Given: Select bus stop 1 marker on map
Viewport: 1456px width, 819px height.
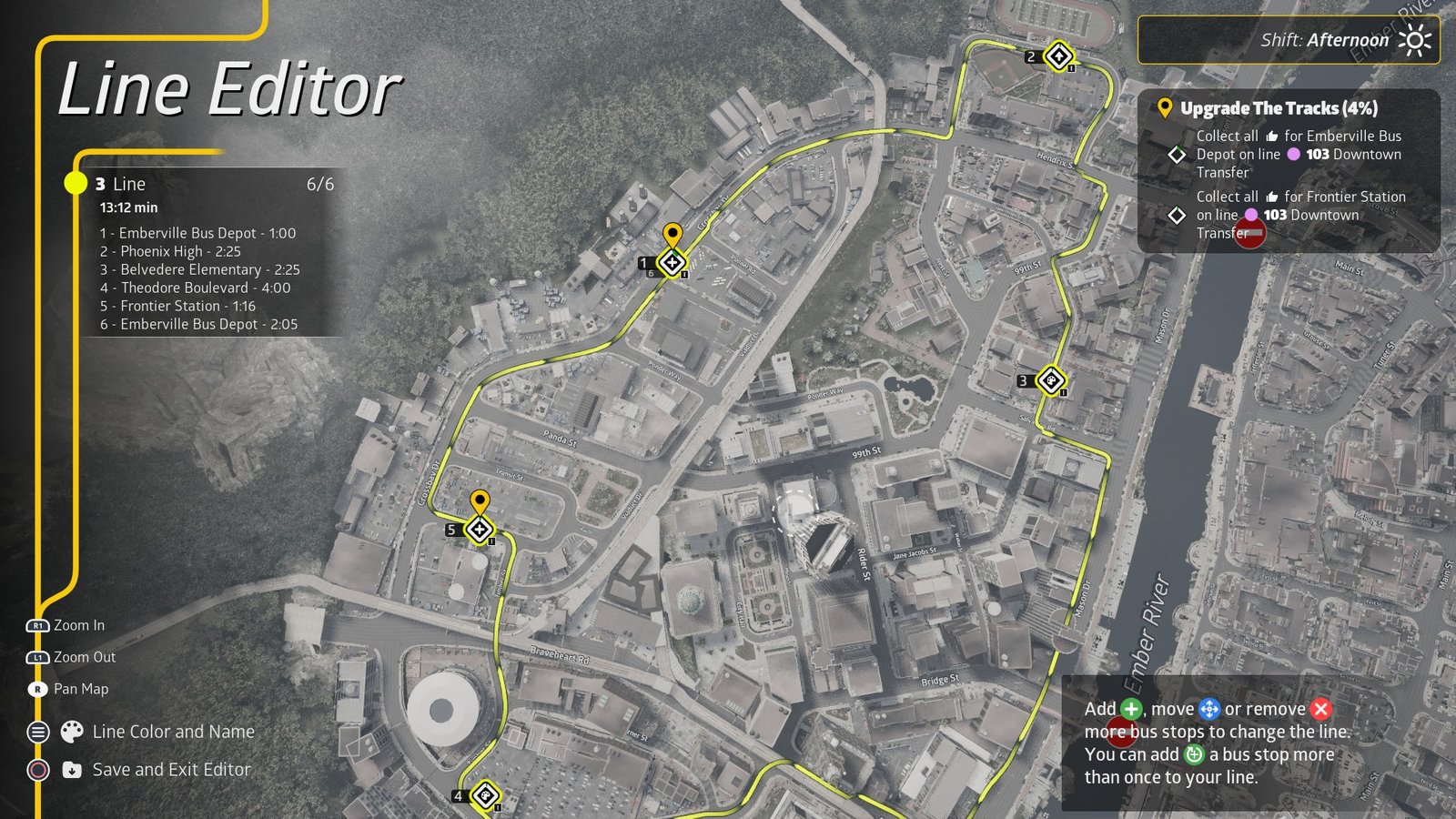Looking at the screenshot, I should pyautogui.click(x=672, y=263).
